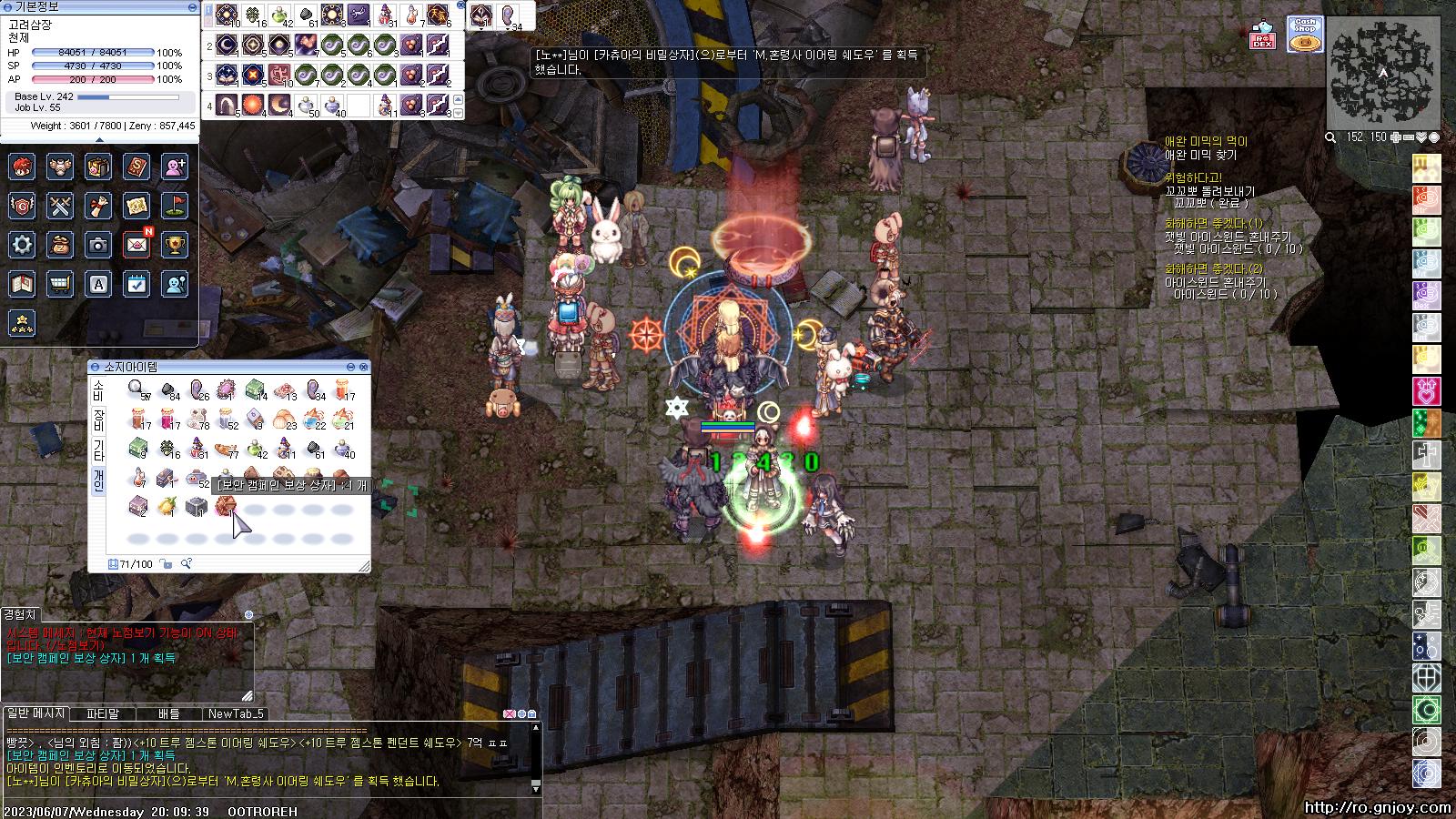Open the camera screenshot icon
The height and width of the screenshot is (819, 1456).
(98, 244)
